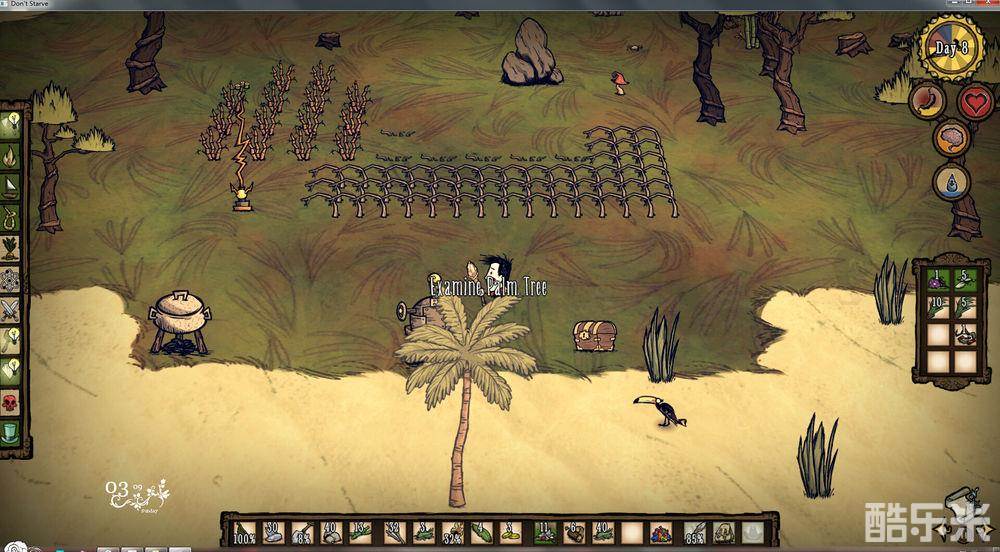This screenshot has width=1000, height=552.
Task: Select the log stack of 6
Action: click(x=575, y=532)
